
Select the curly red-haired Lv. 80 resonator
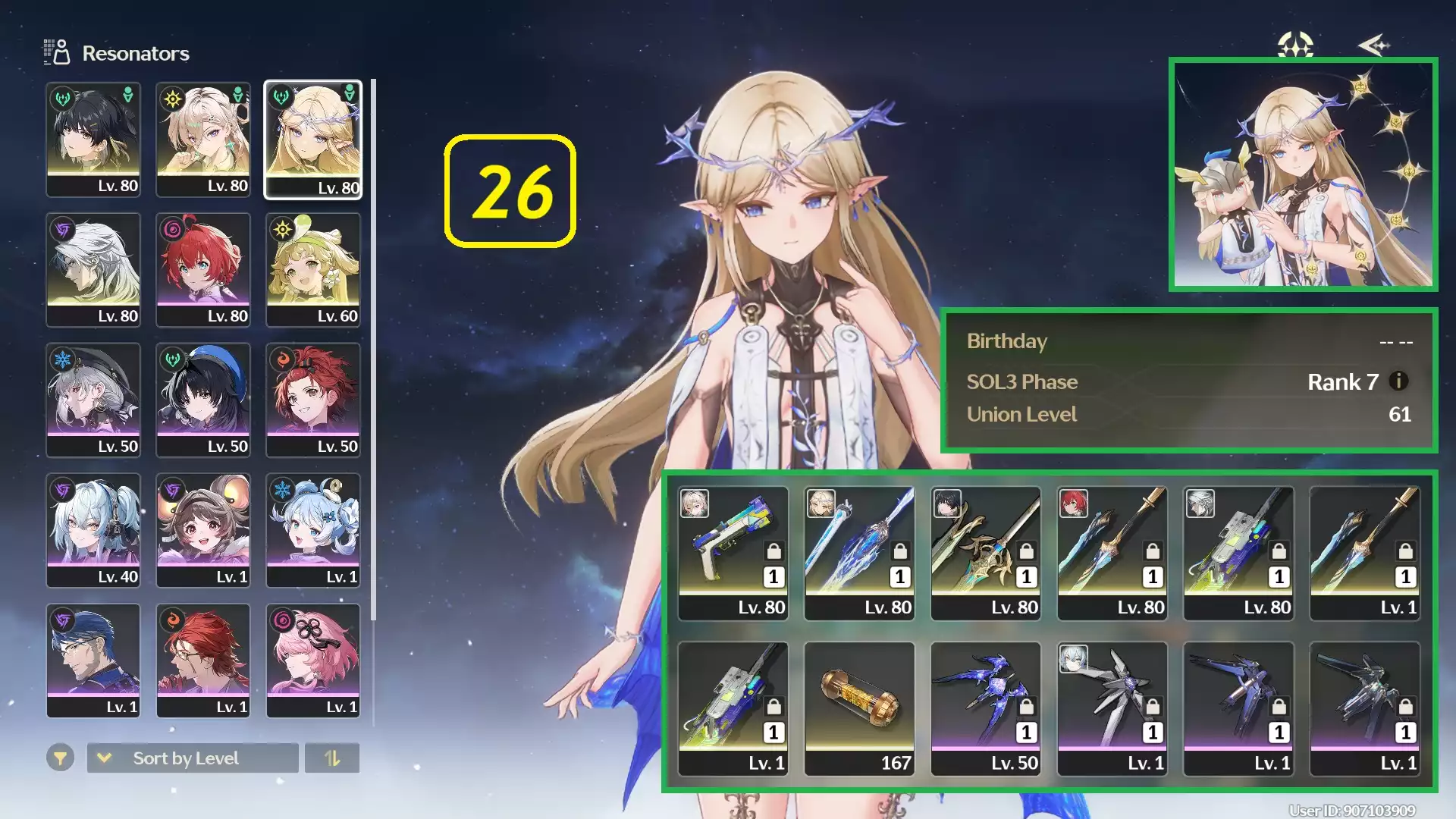[203, 270]
